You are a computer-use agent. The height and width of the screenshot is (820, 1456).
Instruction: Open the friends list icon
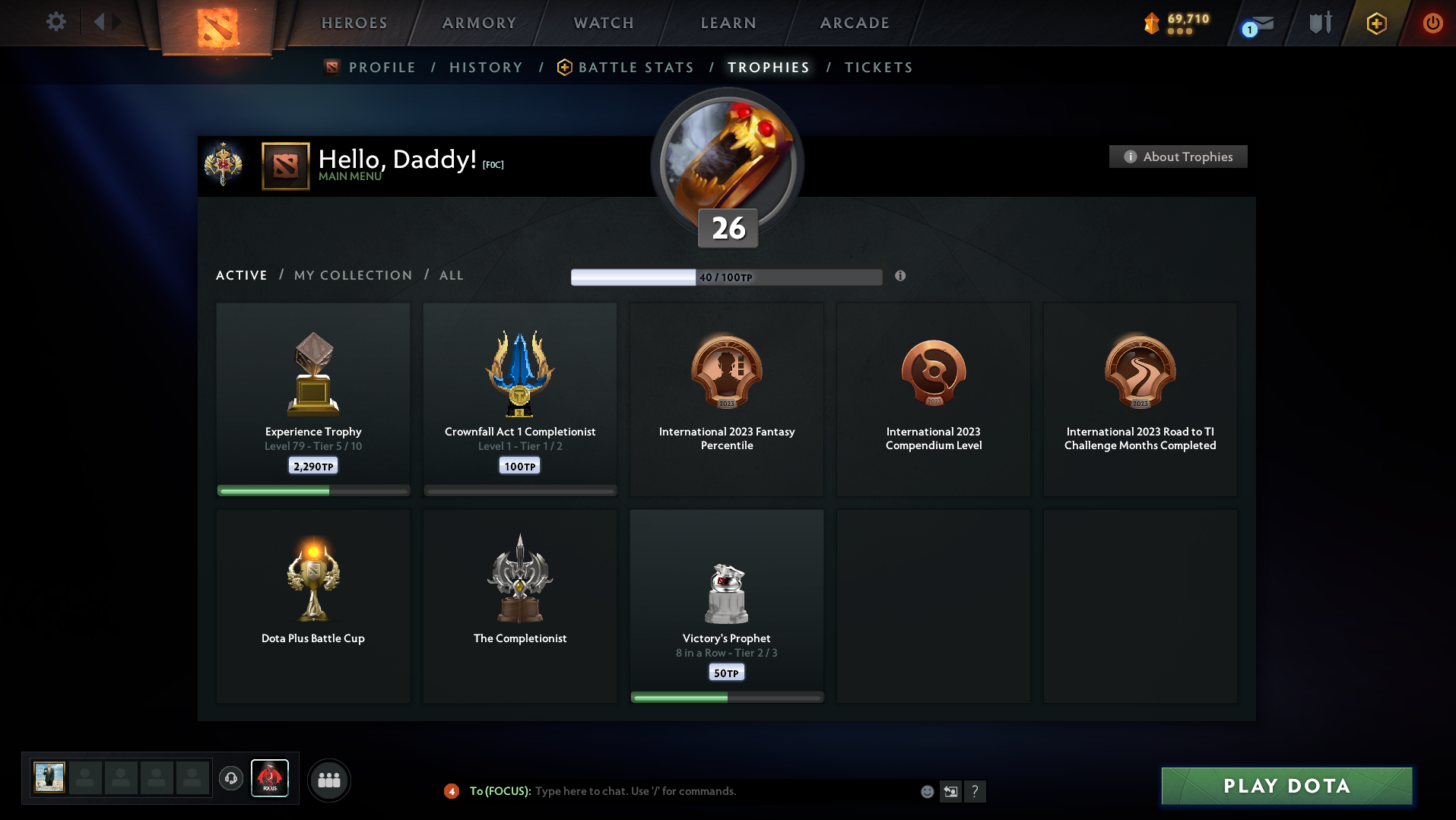coord(328,779)
